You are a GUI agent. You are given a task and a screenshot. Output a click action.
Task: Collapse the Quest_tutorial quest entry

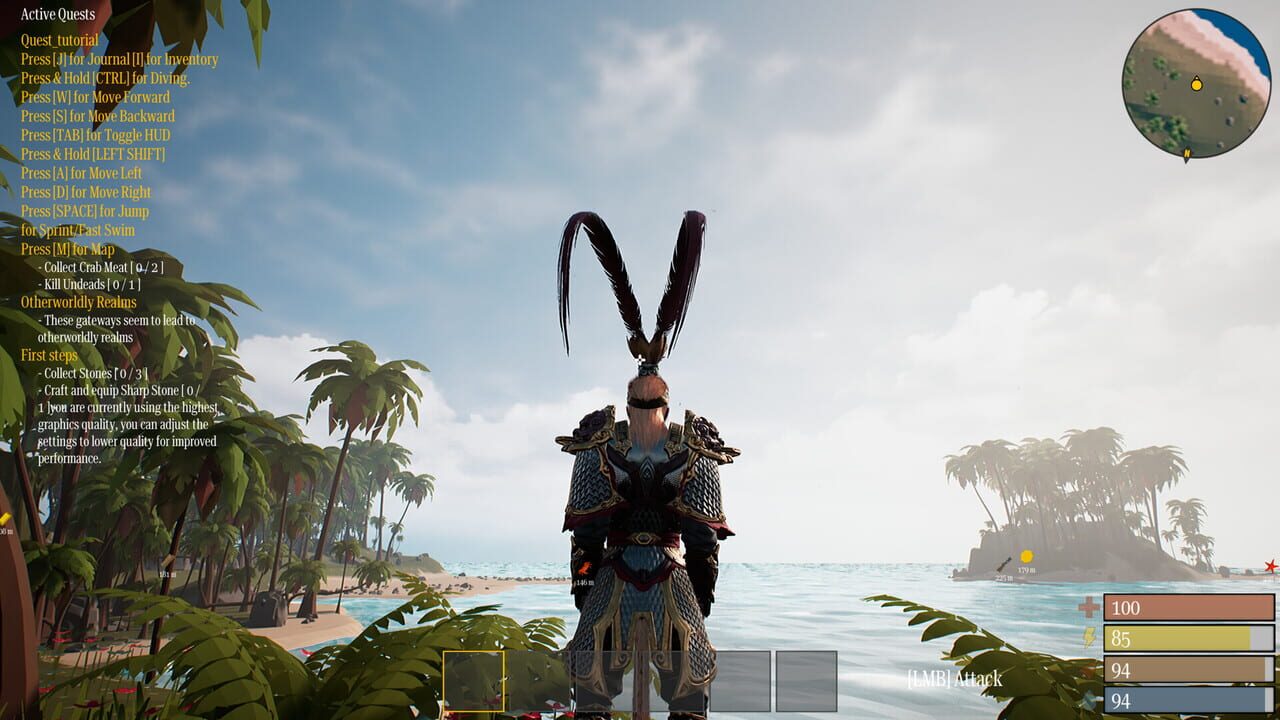(x=62, y=41)
